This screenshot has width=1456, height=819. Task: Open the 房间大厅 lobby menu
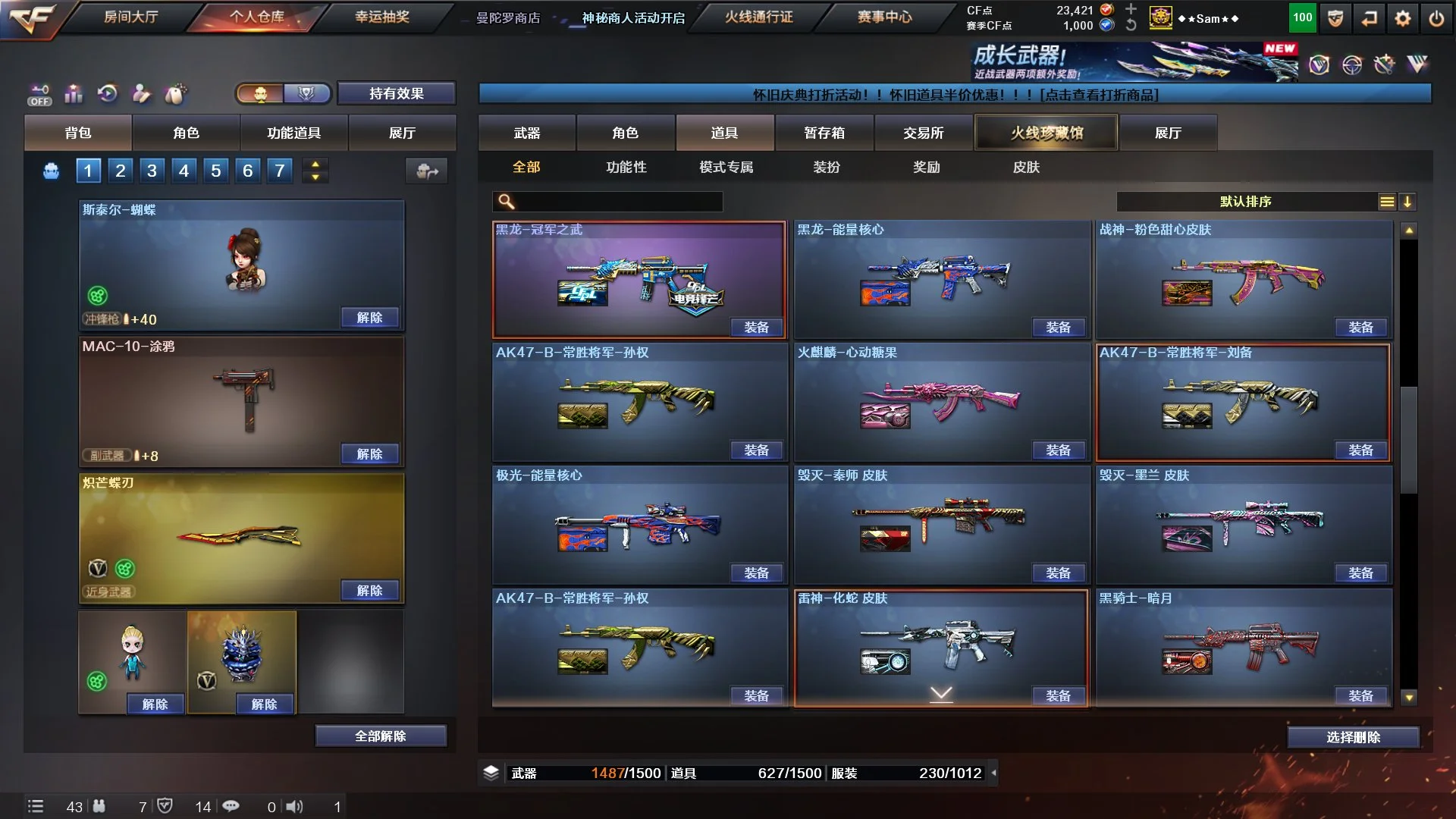(x=130, y=17)
